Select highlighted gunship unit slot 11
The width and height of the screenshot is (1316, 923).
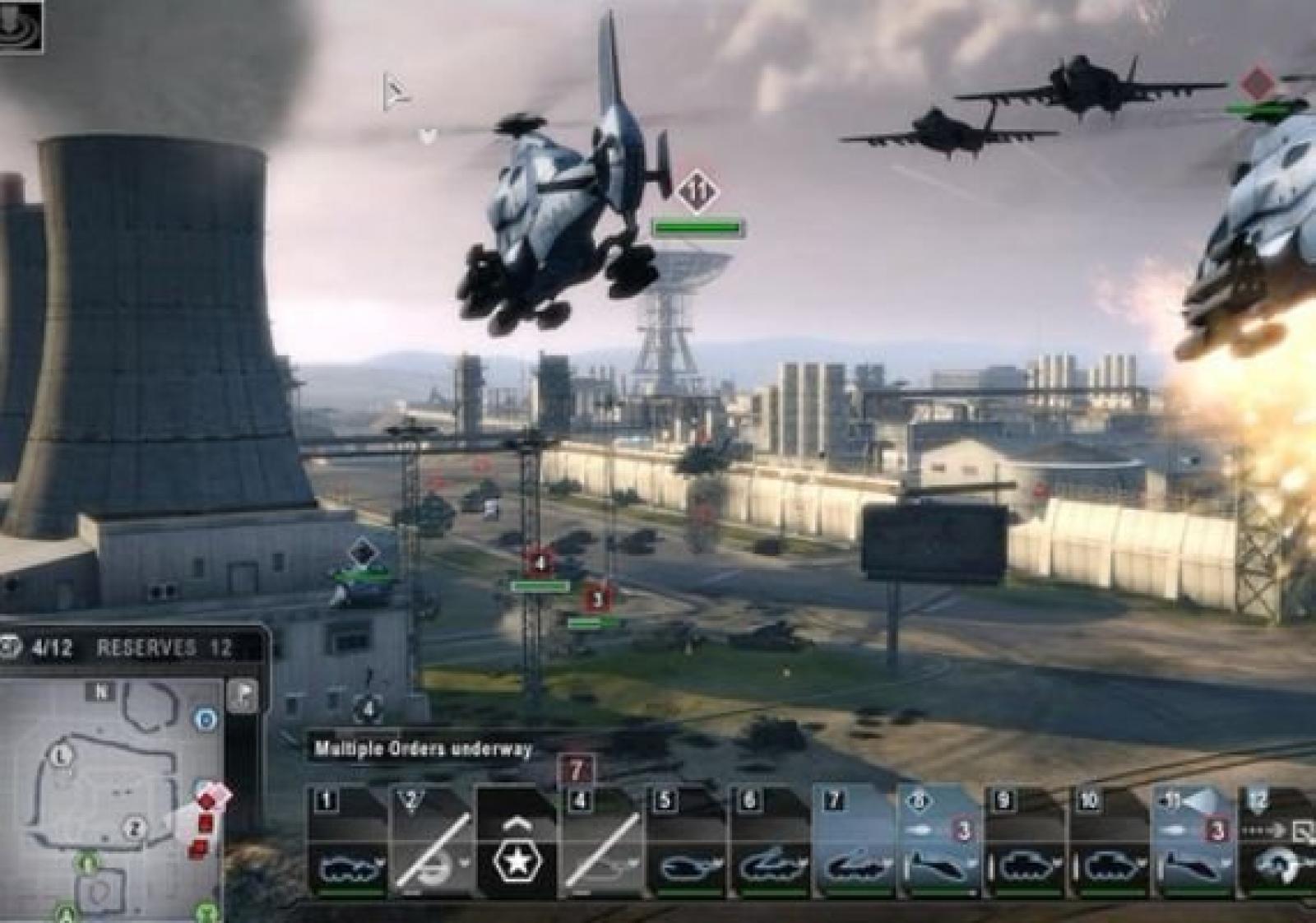point(1194,839)
